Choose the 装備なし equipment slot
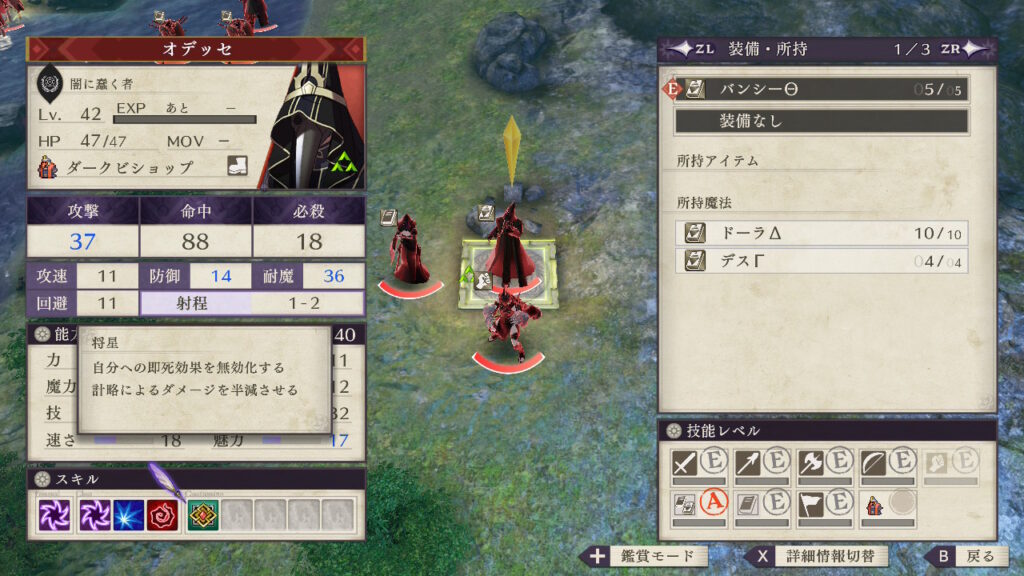This screenshot has height=576, width=1024. pyautogui.click(x=820, y=121)
